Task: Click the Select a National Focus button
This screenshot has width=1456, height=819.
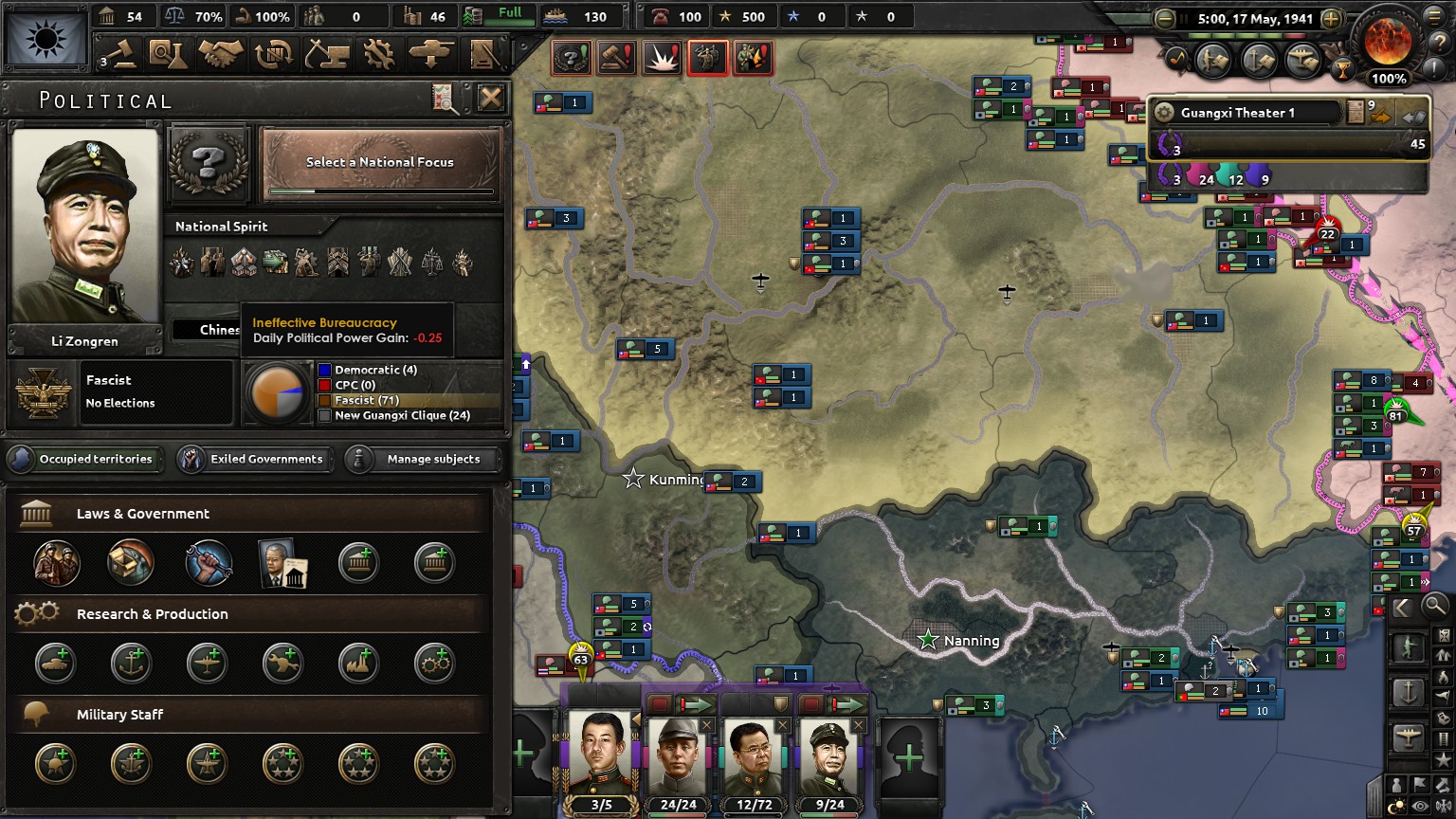Action: (379, 162)
